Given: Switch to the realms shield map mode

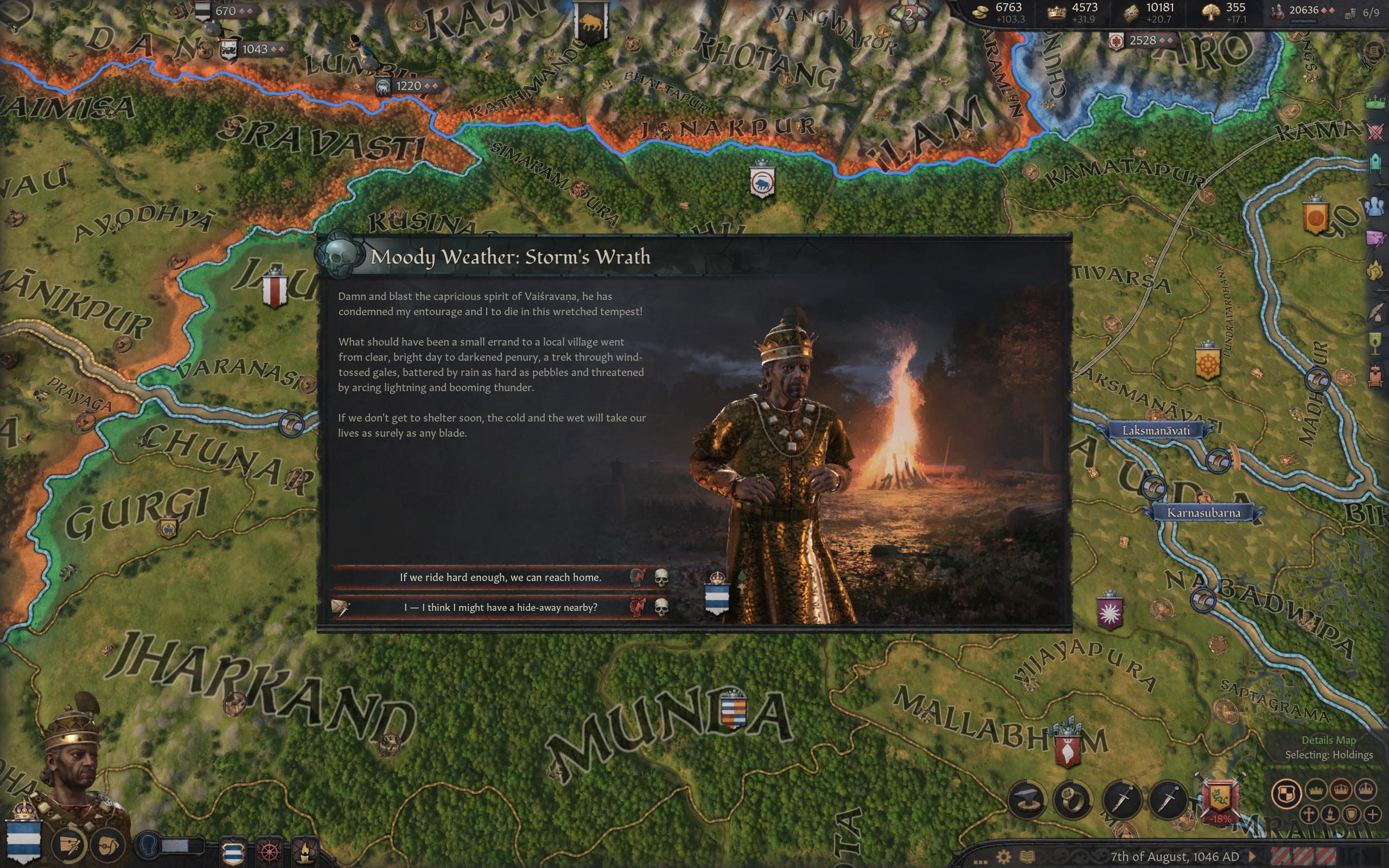Looking at the screenshot, I should point(1286,794).
